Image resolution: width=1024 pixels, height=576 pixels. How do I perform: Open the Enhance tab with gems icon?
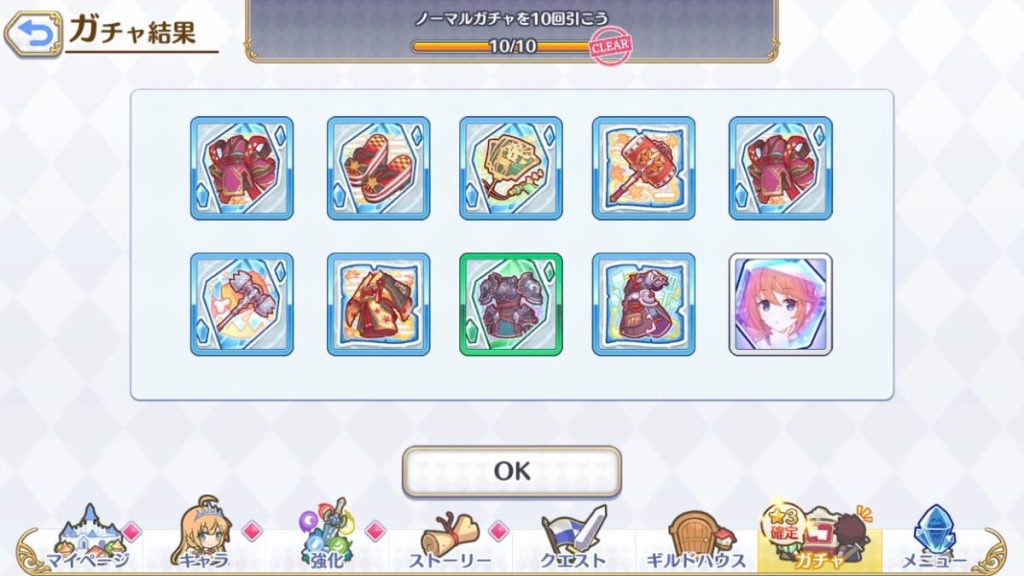(323, 540)
